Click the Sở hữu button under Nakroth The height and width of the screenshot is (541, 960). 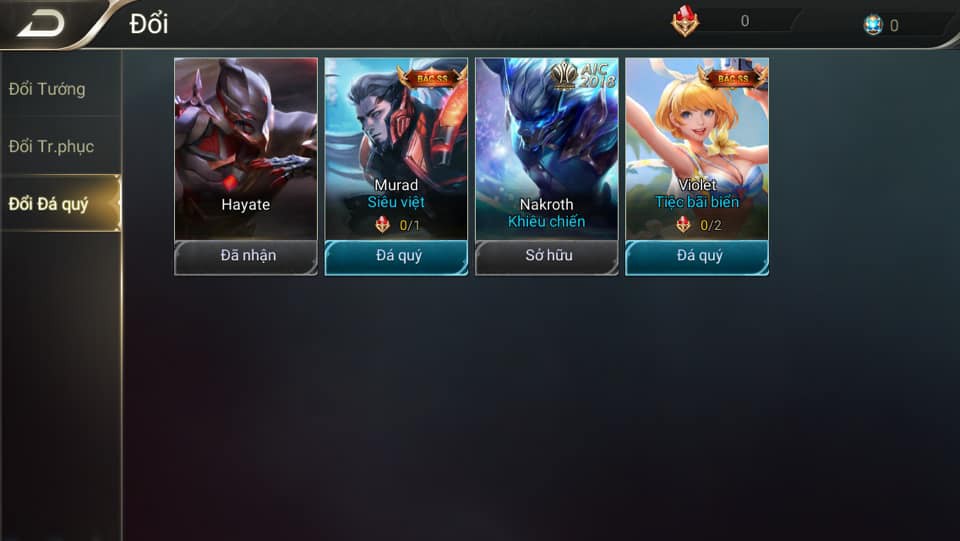point(546,256)
